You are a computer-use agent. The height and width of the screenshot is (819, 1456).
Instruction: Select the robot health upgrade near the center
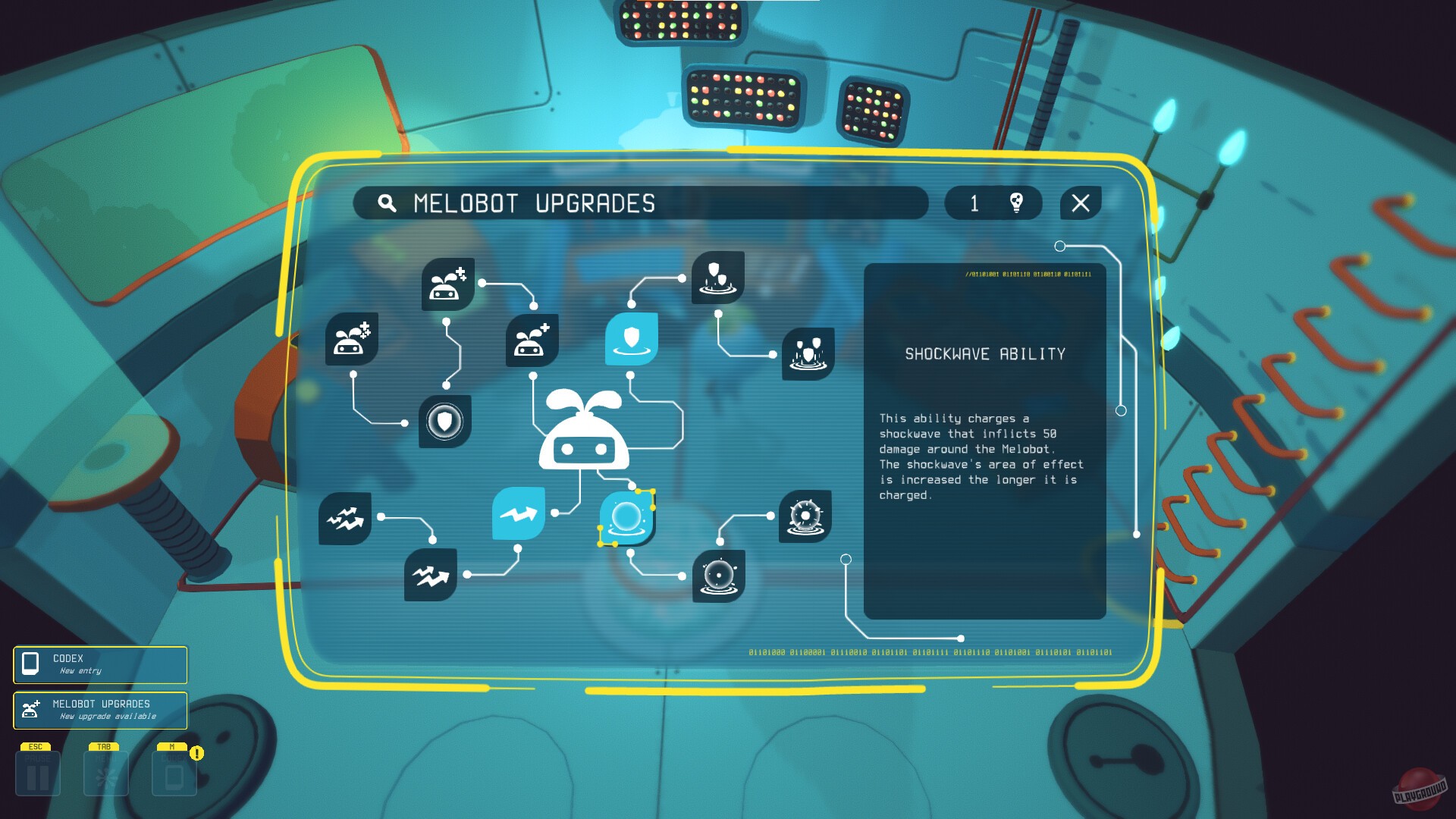(533, 341)
